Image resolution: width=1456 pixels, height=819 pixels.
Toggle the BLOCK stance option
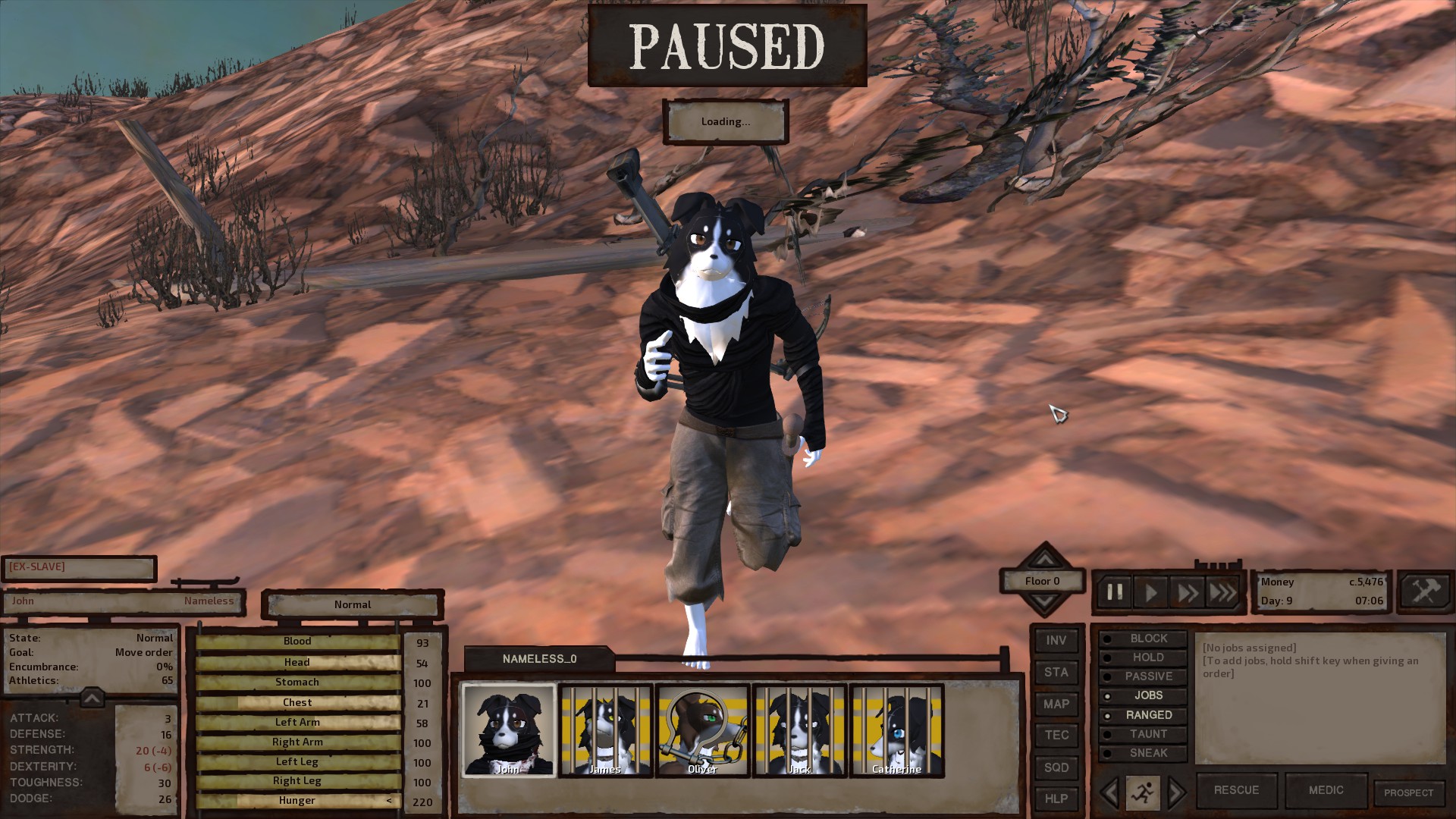point(1143,639)
